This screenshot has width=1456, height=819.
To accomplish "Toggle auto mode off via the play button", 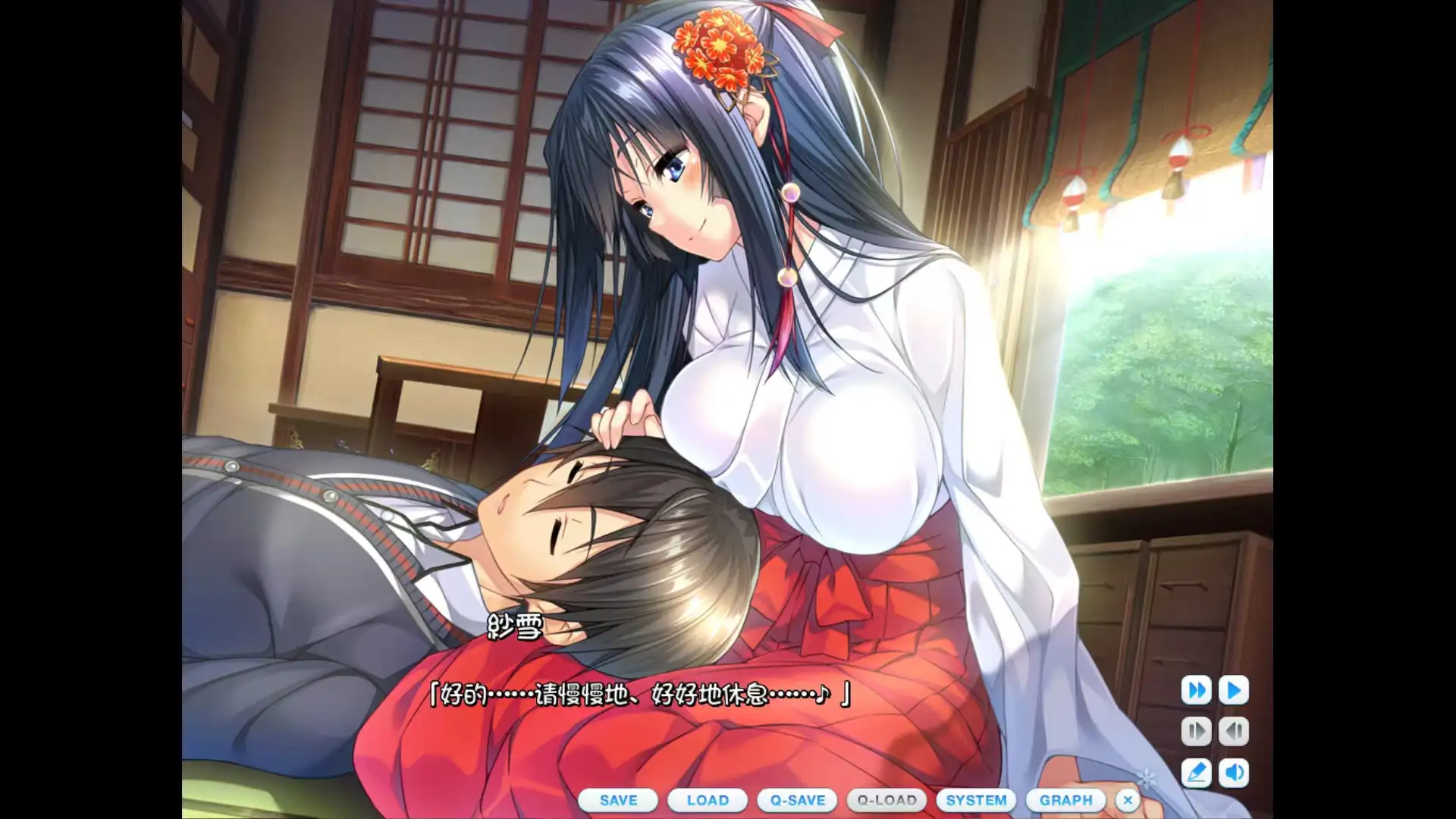I will point(1234,690).
